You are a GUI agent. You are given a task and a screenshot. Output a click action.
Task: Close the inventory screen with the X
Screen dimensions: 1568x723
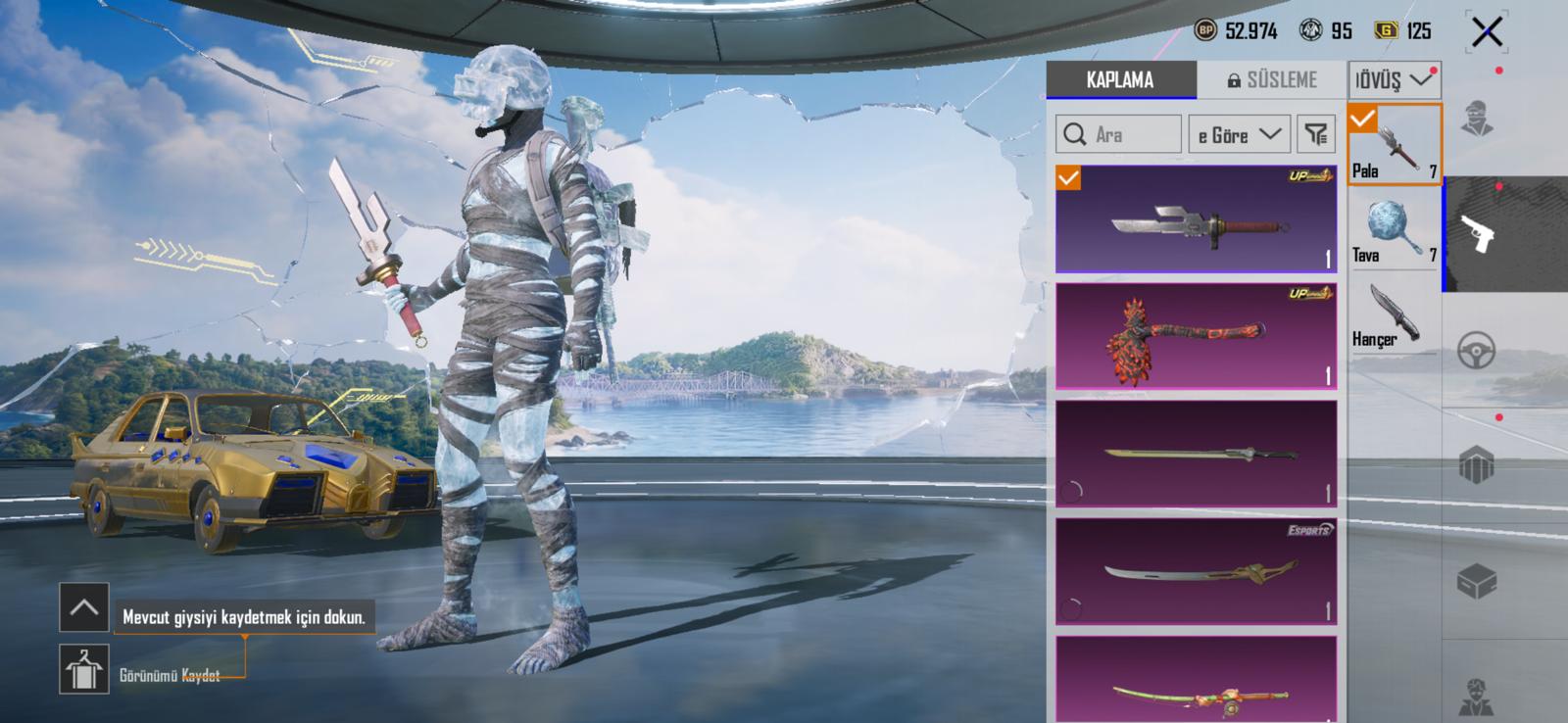coord(1487,32)
